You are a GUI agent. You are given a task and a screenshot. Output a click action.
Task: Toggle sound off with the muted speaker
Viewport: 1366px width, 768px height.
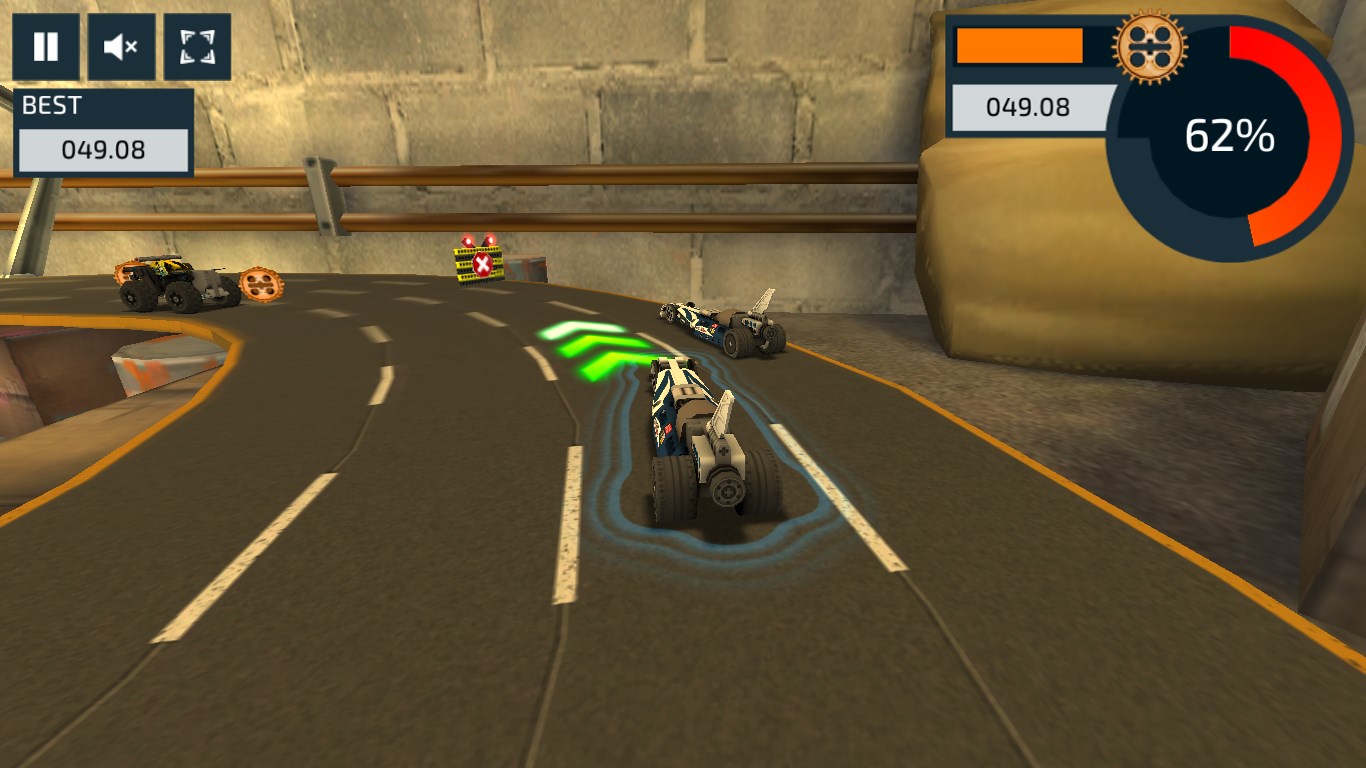pyautogui.click(x=121, y=46)
